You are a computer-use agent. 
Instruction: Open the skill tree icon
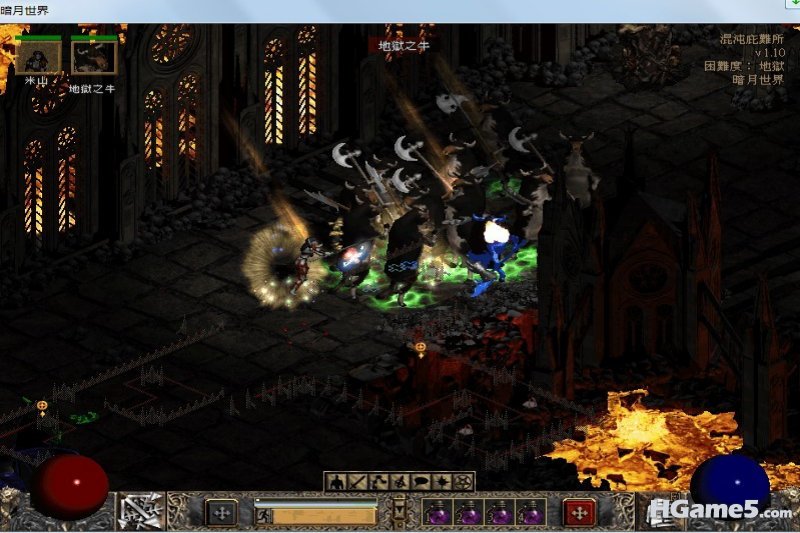click(x=376, y=482)
